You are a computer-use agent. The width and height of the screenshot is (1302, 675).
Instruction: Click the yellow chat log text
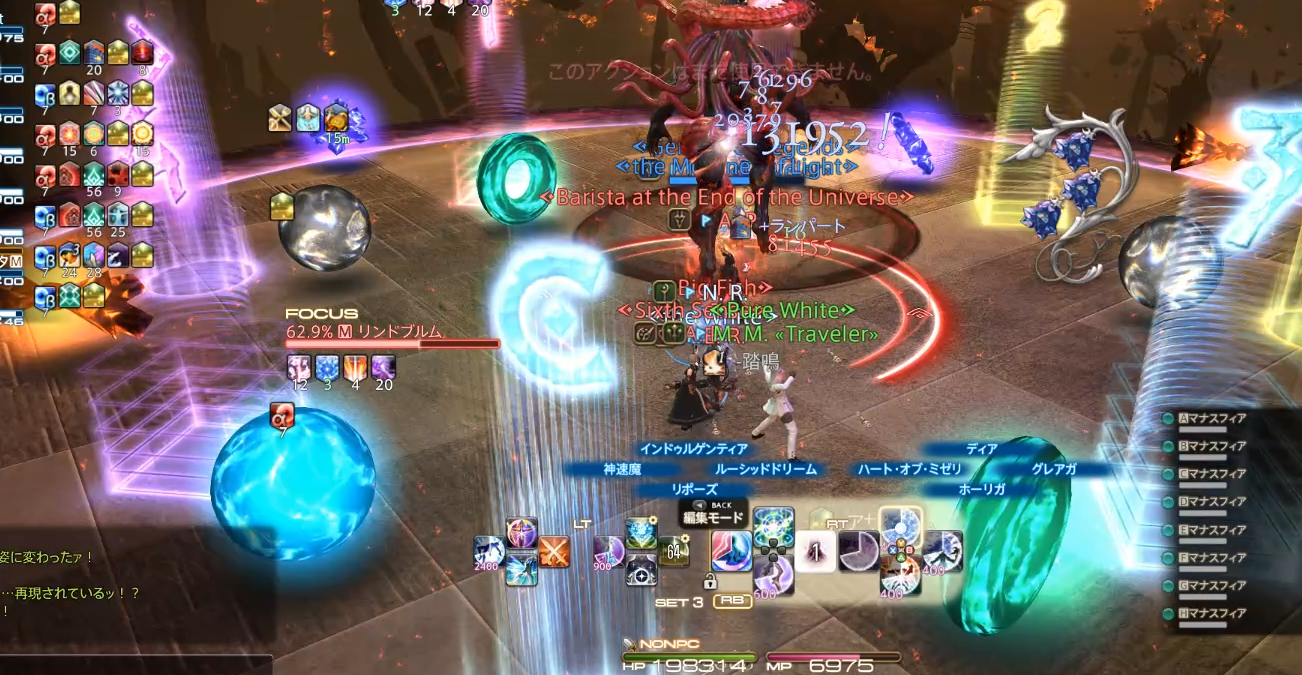70,593
